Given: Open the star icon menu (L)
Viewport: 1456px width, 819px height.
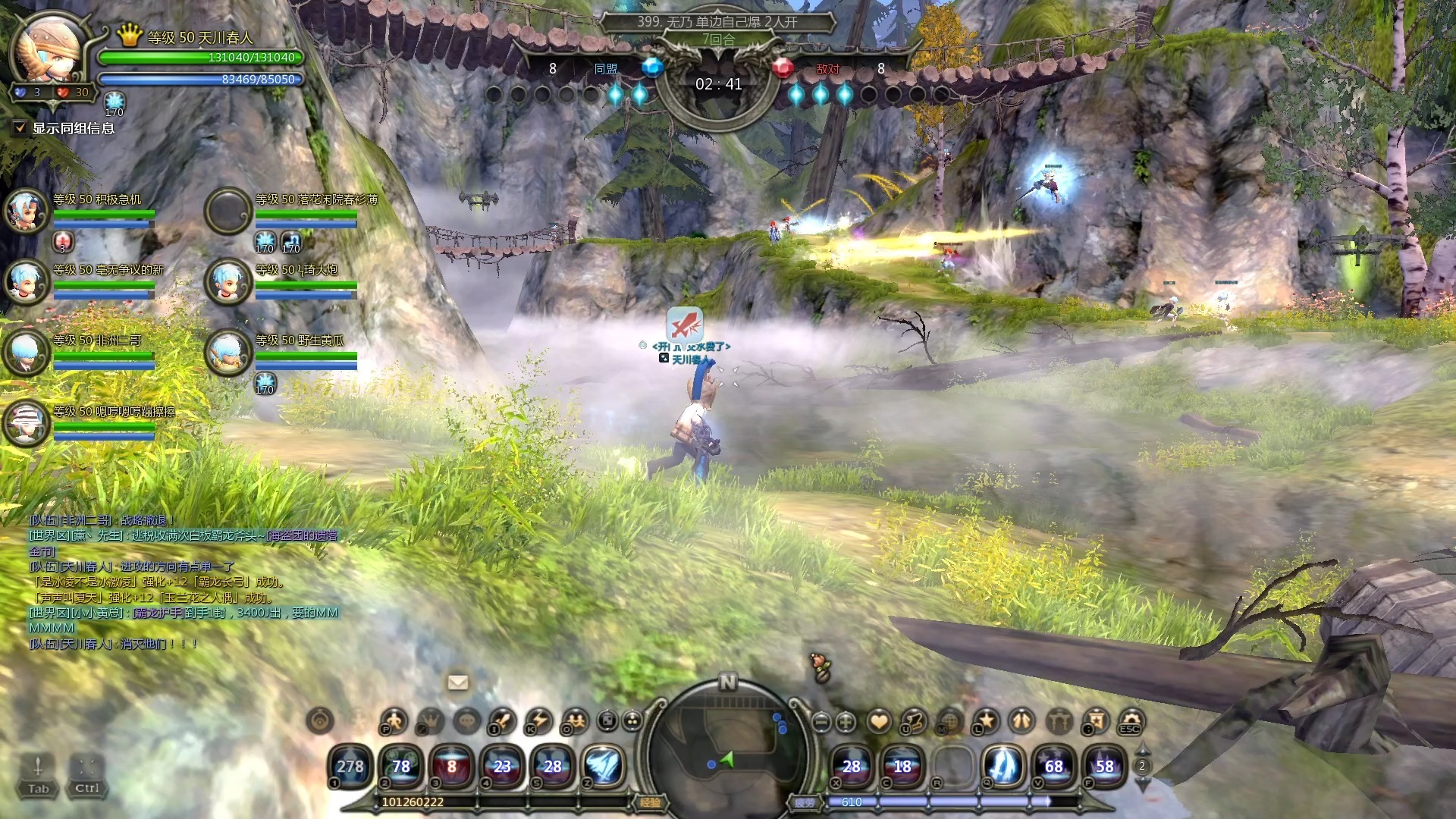Looking at the screenshot, I should (x=986, y=720).
